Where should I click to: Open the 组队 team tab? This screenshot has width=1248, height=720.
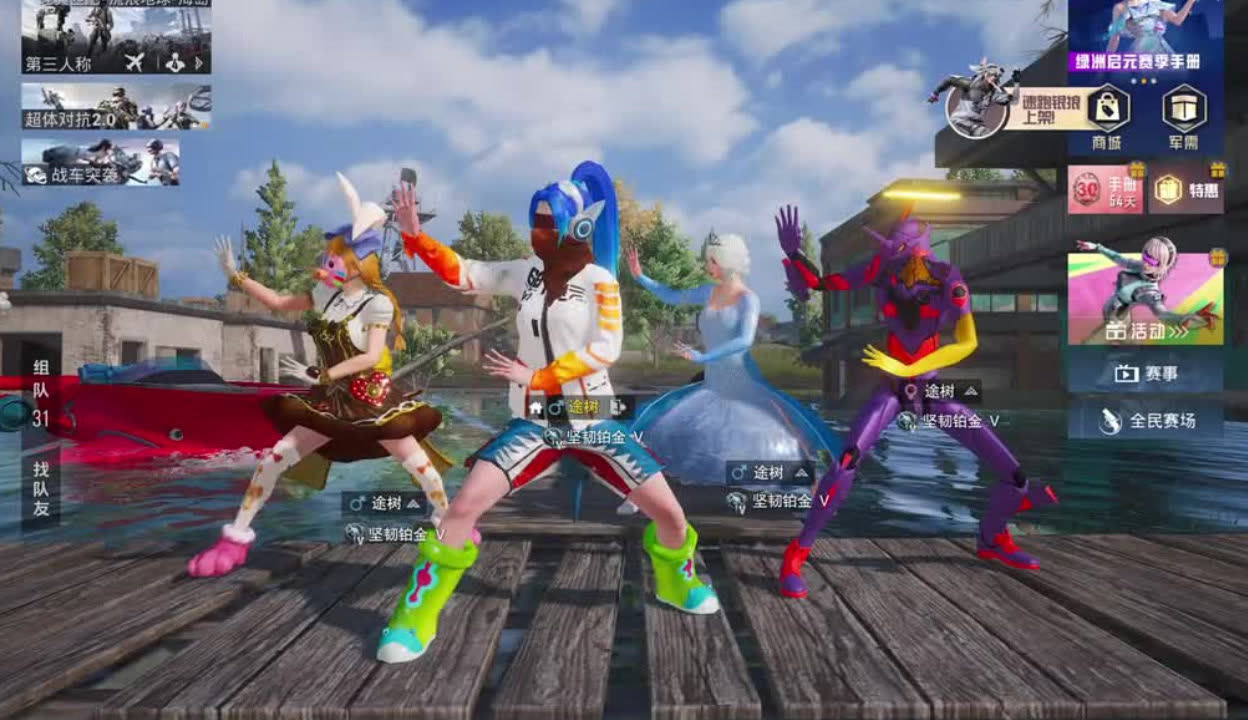40,393
